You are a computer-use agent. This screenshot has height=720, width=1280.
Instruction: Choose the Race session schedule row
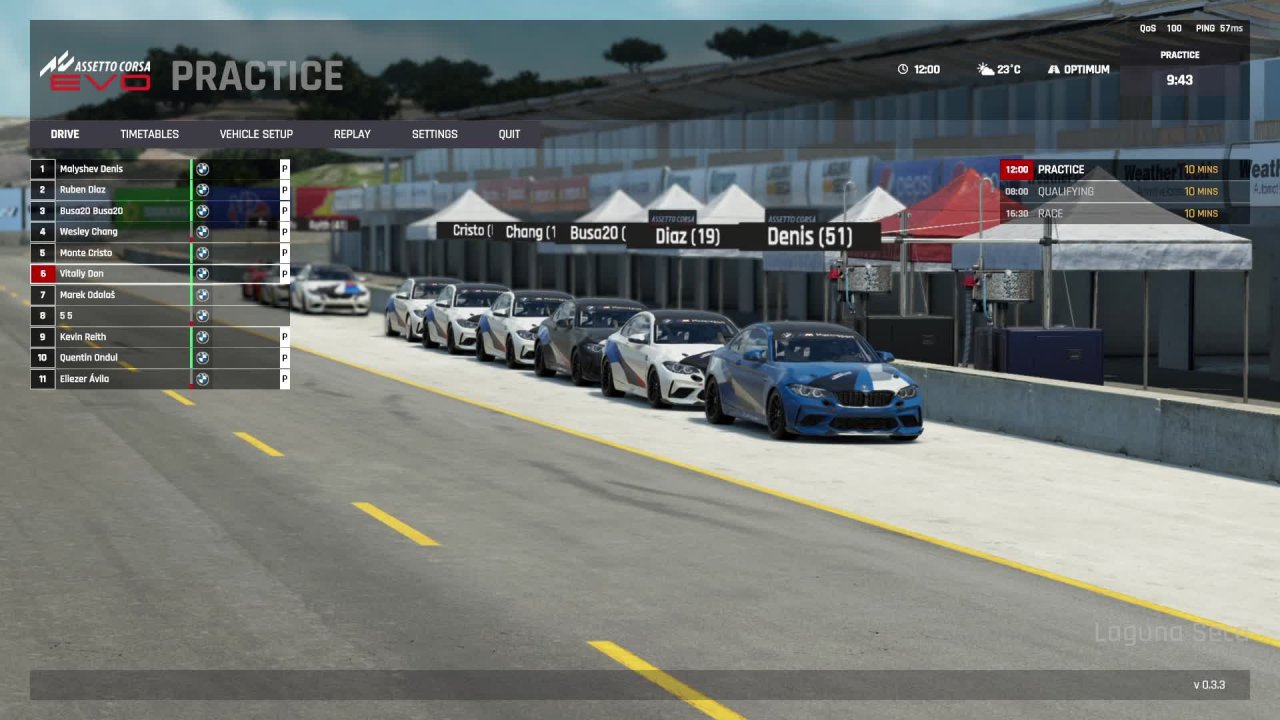tap(1124, 214)
